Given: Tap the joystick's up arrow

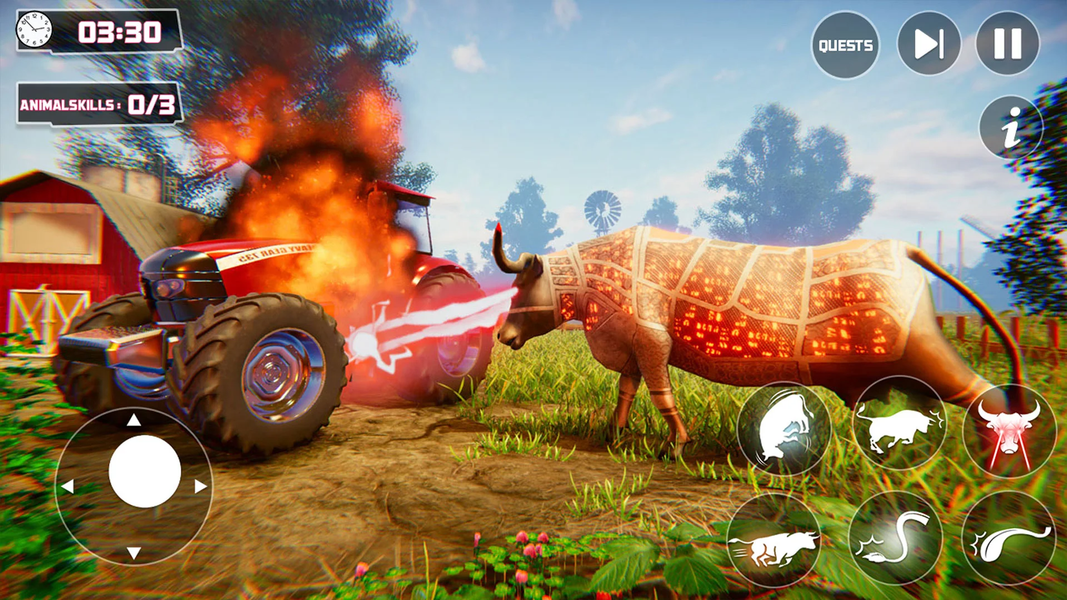Looking at the screenshot, I should click(133, 420).
